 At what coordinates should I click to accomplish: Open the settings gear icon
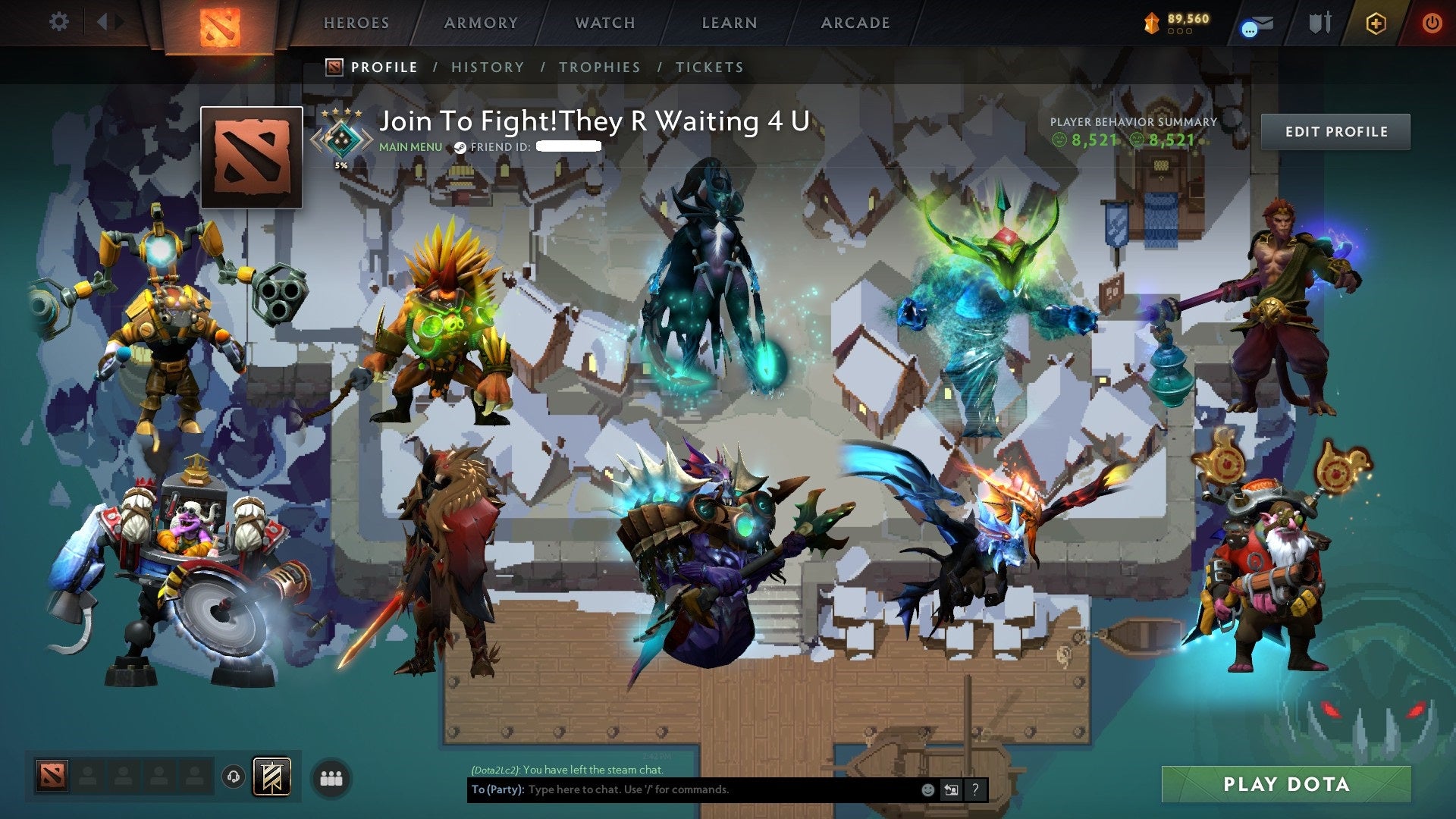coord(58,22)
